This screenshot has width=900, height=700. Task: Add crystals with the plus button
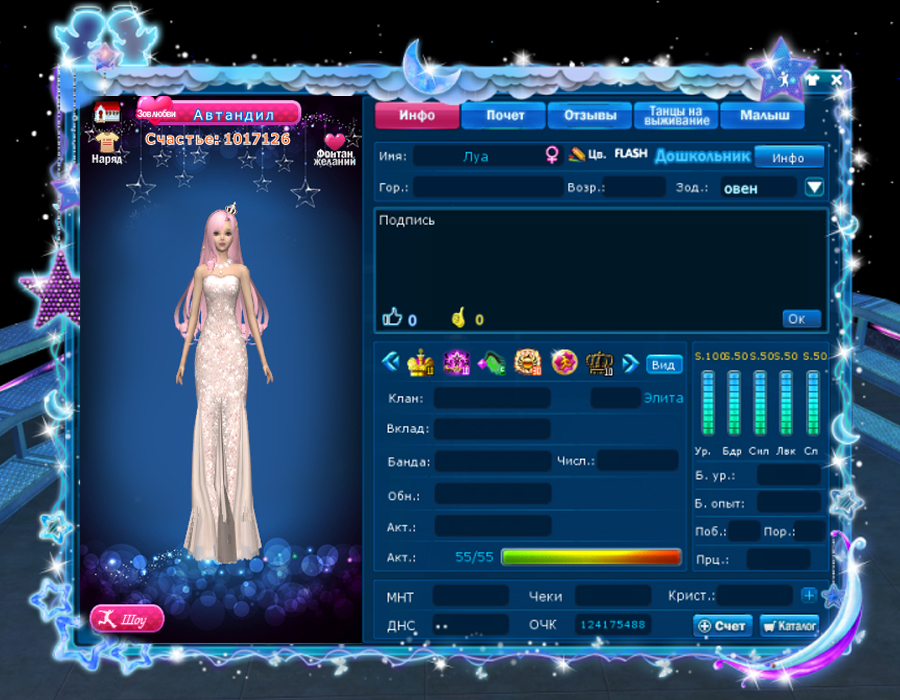click(x=808, y=596)
